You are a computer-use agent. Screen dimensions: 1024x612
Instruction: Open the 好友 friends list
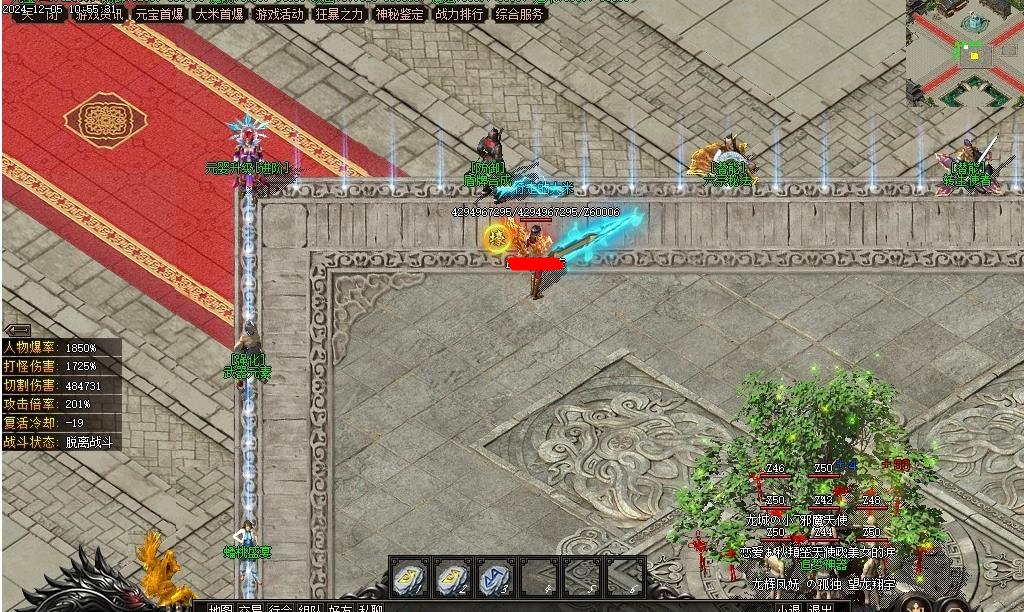340,606
